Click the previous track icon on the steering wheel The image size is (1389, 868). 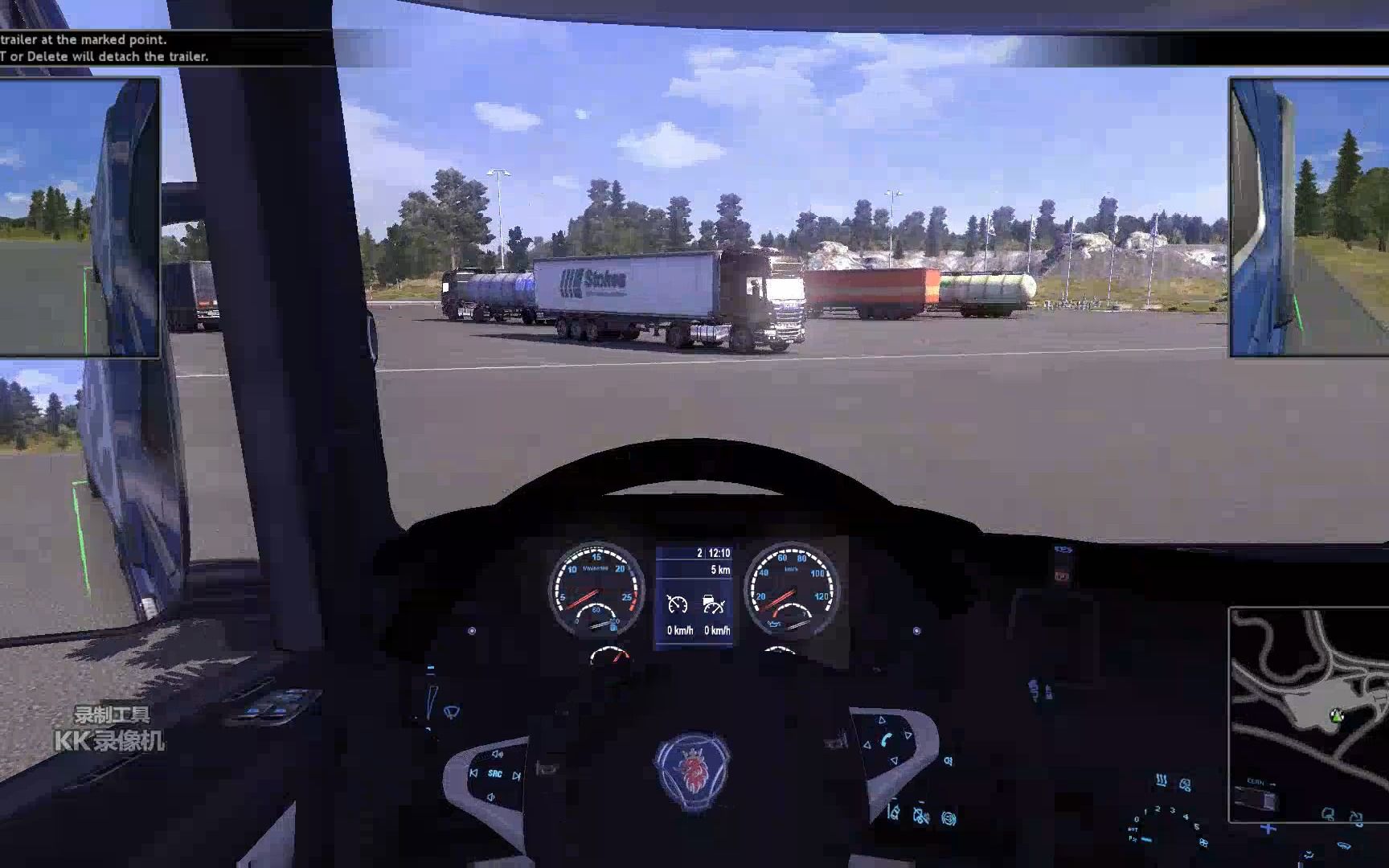473,774
